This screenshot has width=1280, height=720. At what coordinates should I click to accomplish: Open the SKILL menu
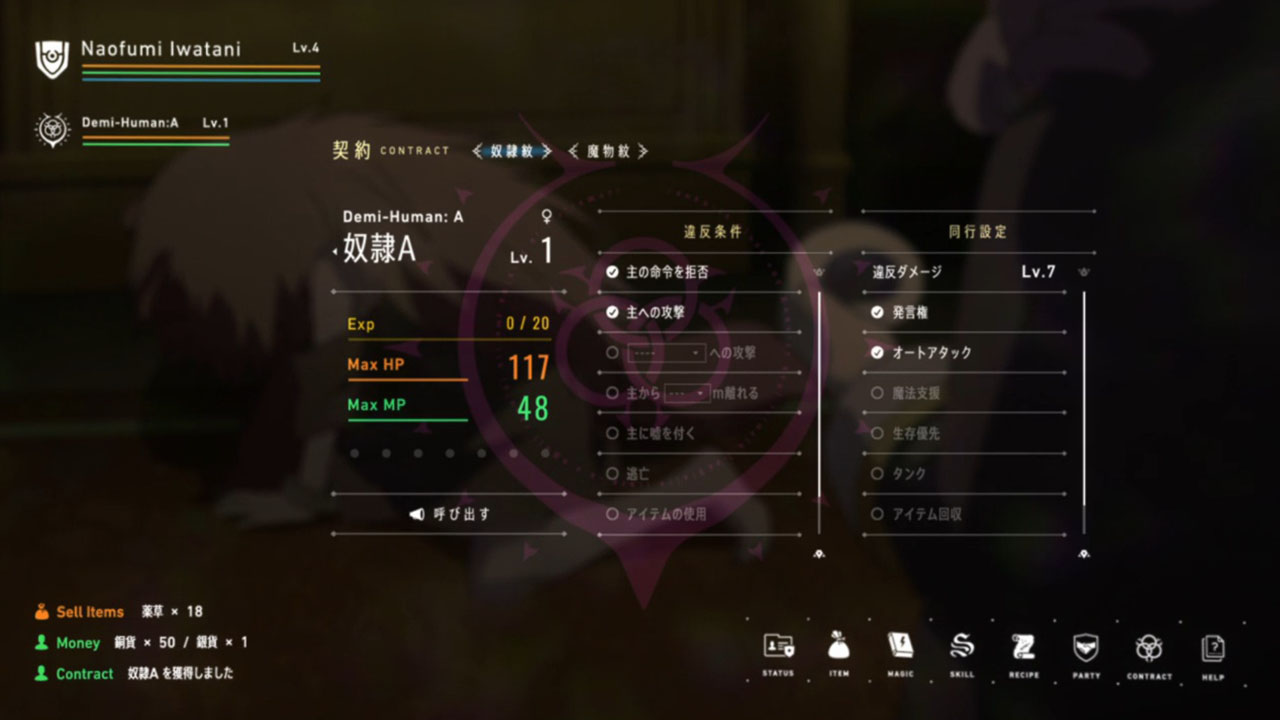(x=962, y=648)
